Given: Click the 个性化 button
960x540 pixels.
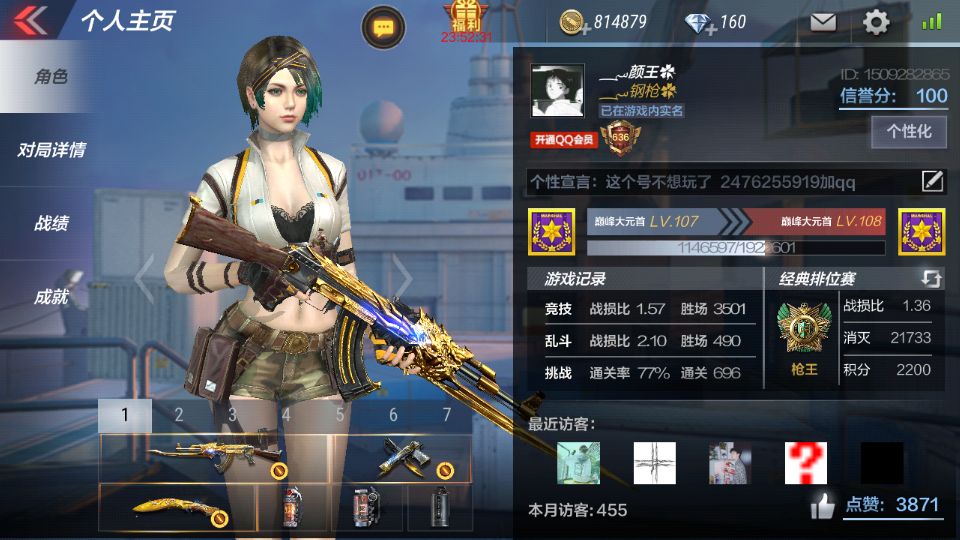Looking at the screenshot, I should (x=909, y=132).
